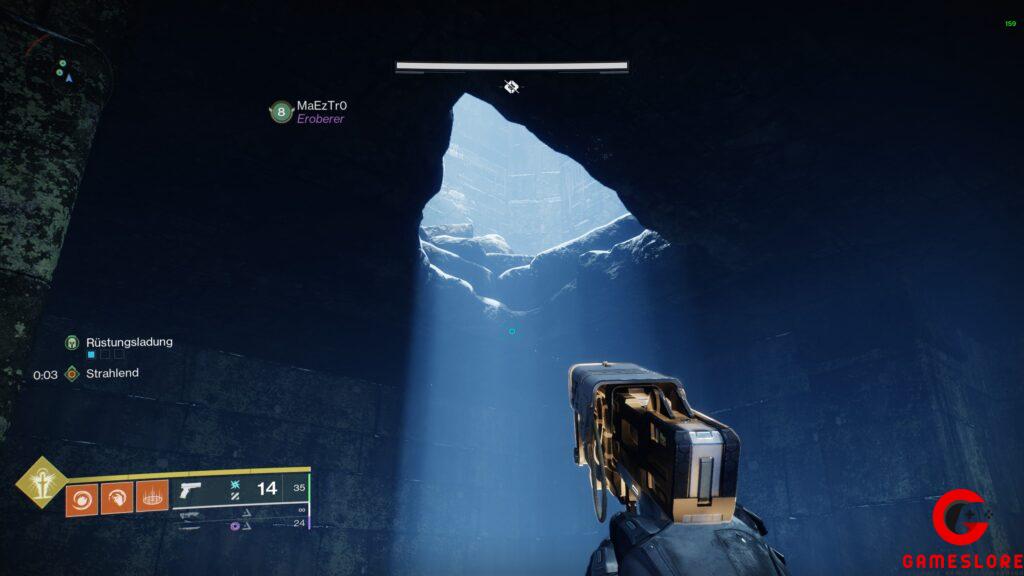Open the Gameslore watermark logo
1024x576 pixels.
click(961, 530)
